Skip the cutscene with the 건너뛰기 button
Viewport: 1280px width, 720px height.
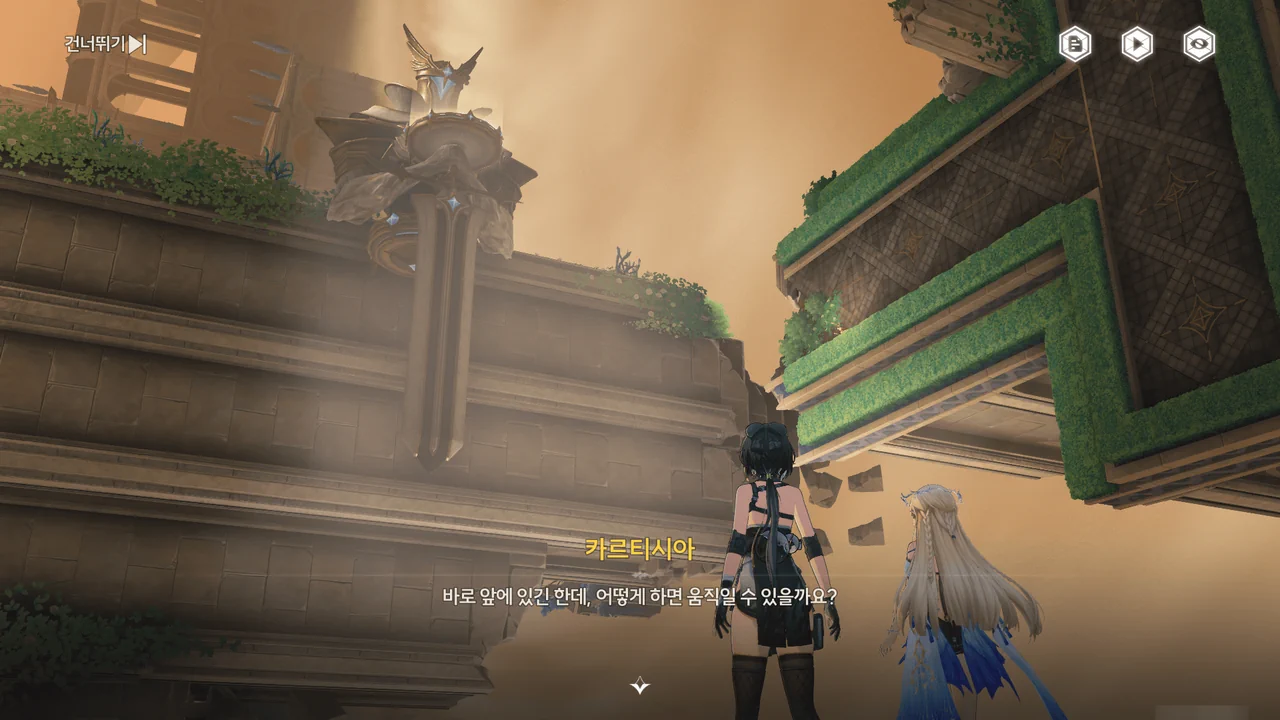click(105, 44)
